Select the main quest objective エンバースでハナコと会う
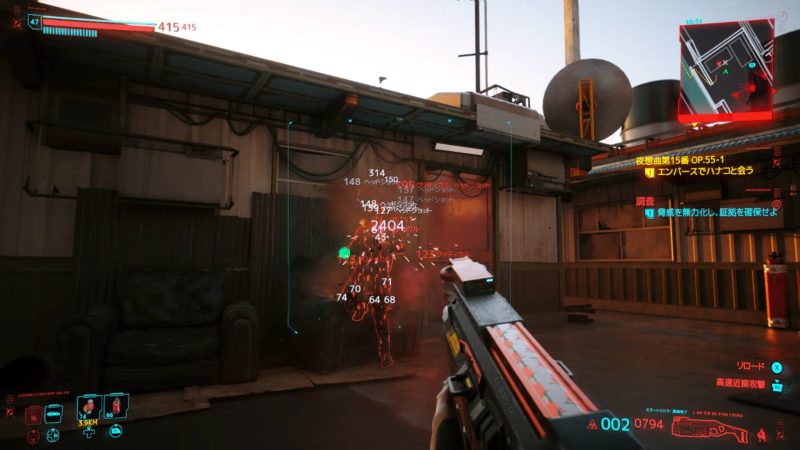800x450 pixels. click(699, 171)
